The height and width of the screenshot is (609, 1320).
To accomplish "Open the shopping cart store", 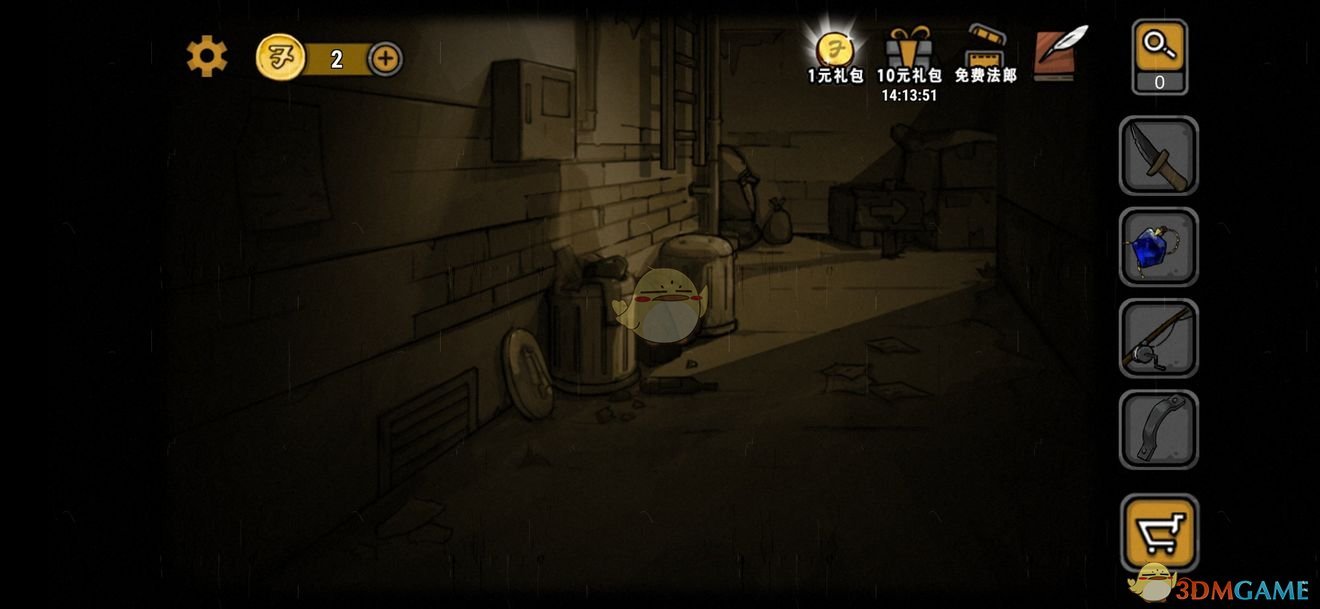I will click(x=1159, y=530).
